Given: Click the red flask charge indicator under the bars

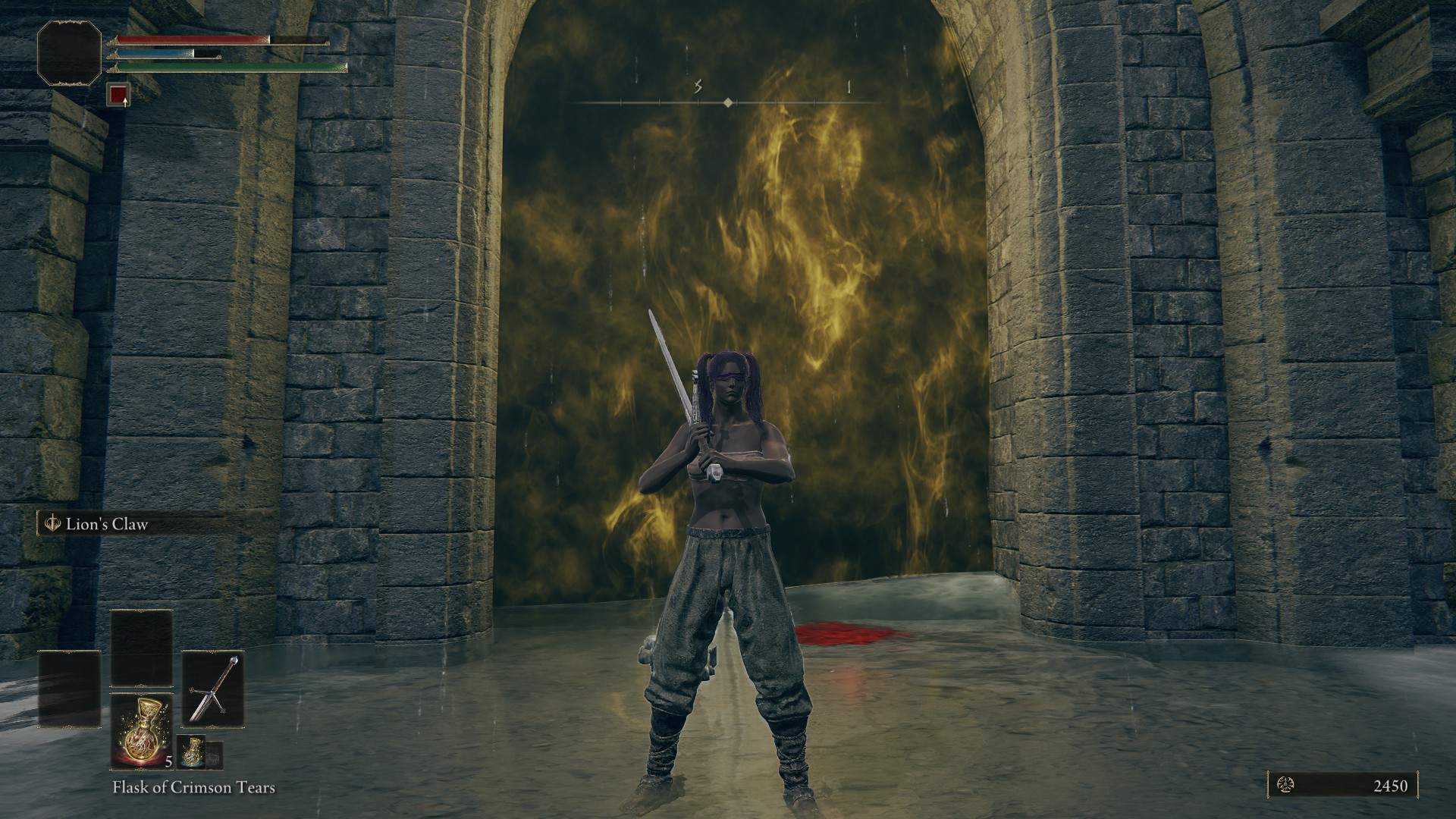Looking at the screenshot, I should [x=119, y=95].
